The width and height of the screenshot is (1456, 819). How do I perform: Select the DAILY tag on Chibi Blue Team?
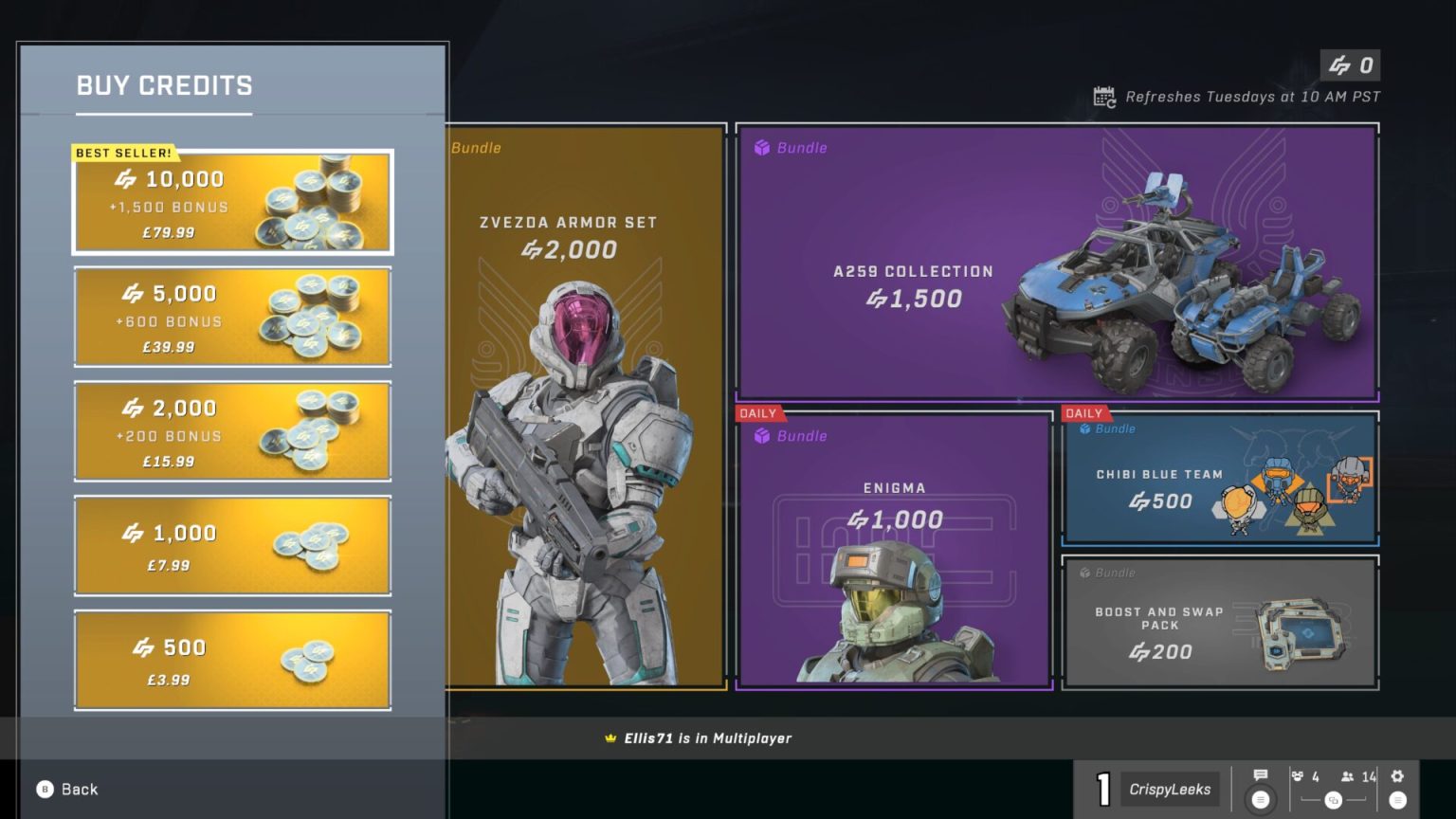tap(1084, 413)
